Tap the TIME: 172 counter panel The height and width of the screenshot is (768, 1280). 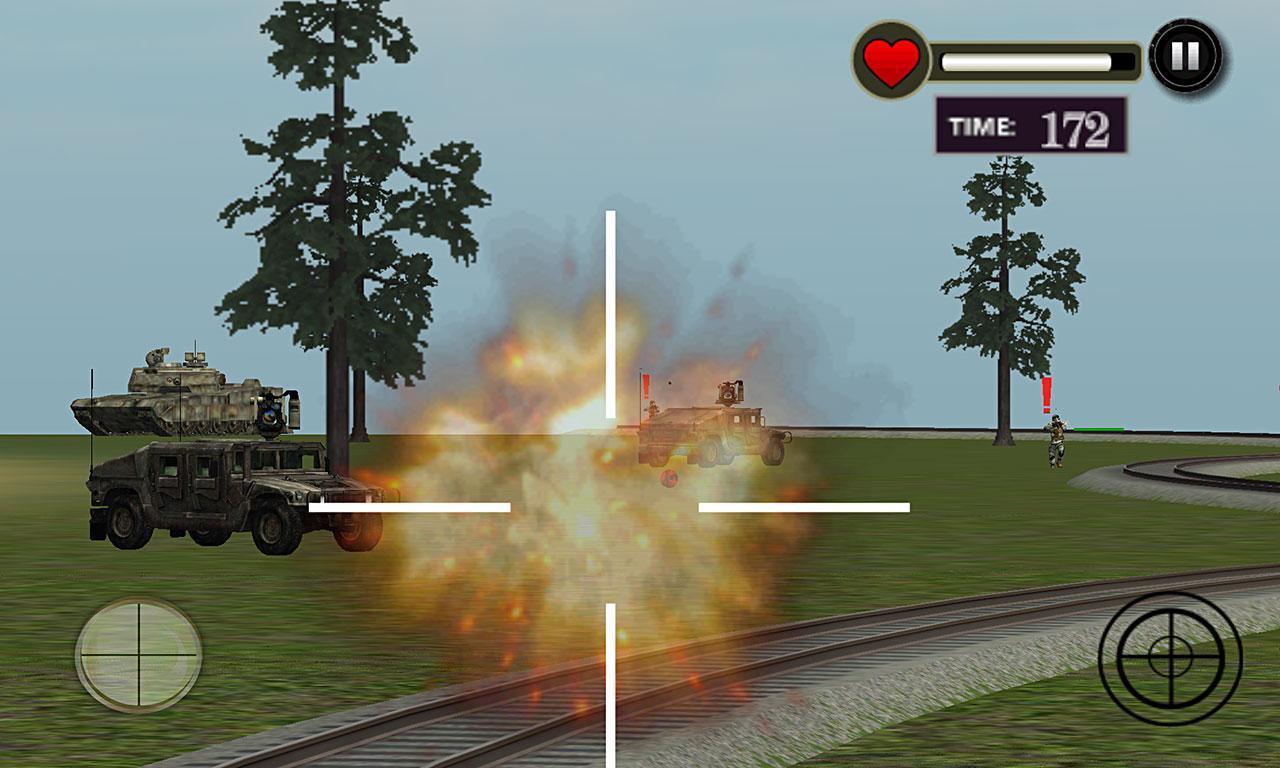point(1032,123)
